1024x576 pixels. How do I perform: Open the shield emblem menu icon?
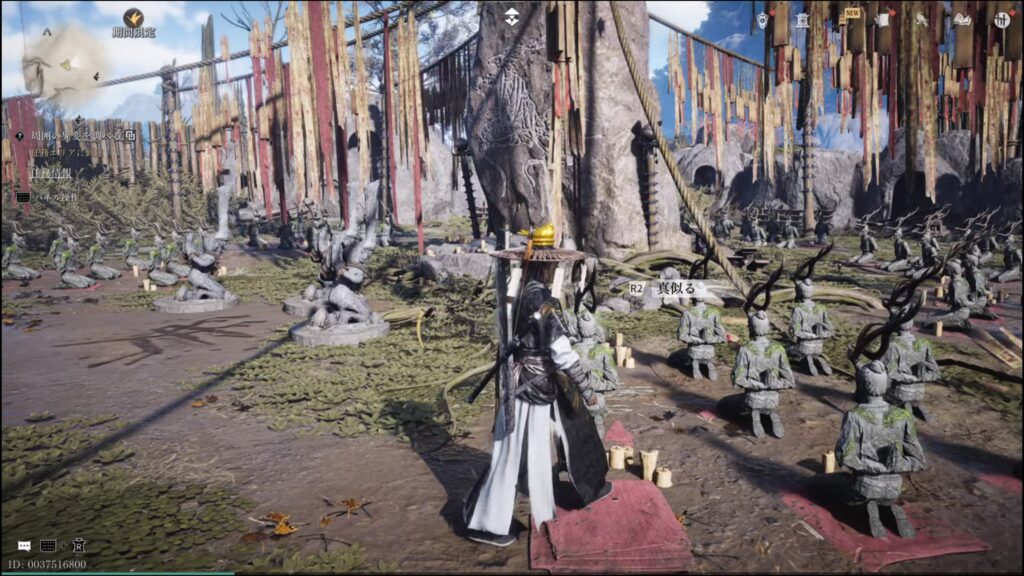coord(762,19)
